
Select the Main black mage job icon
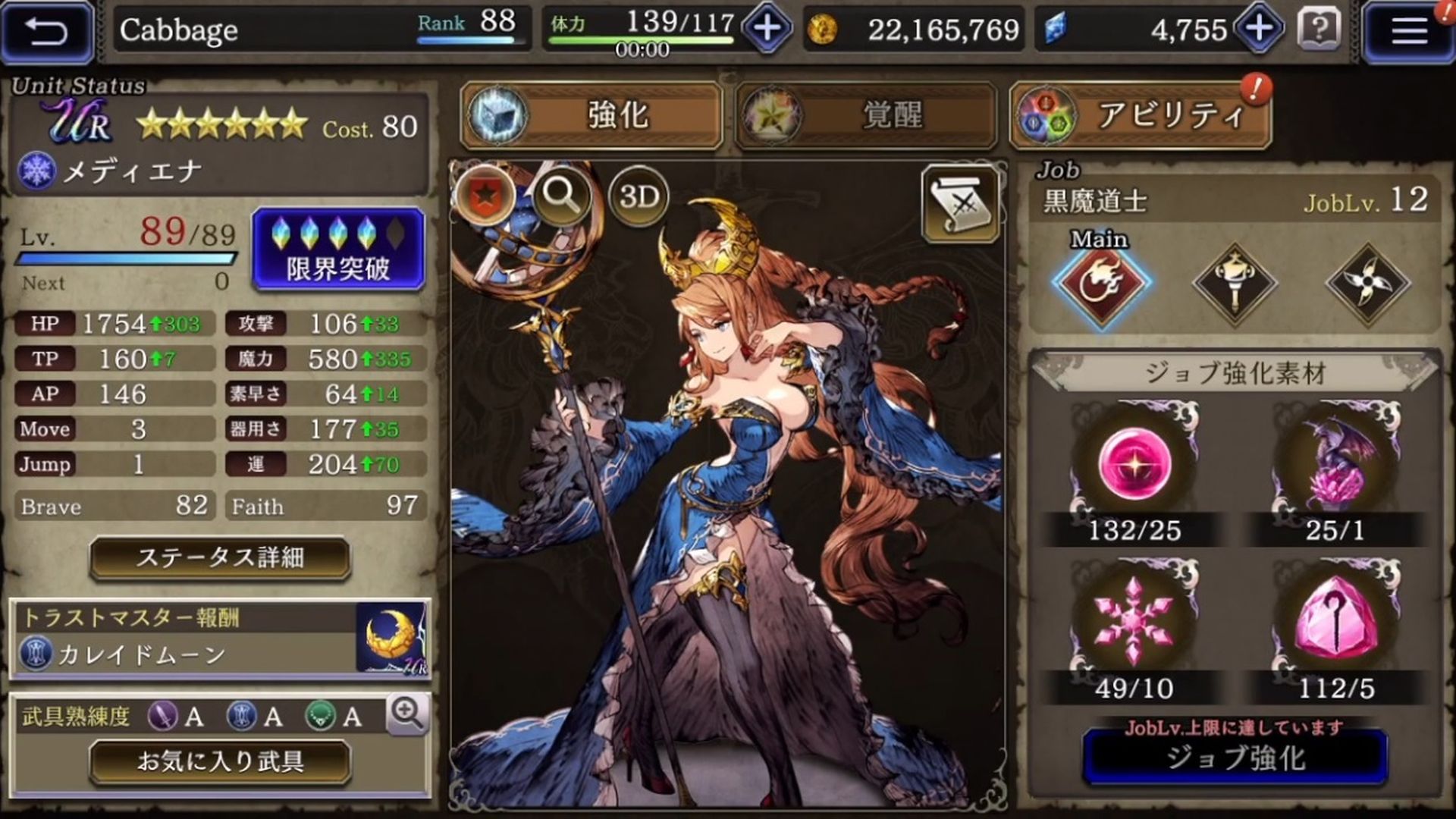[x=1100, y=284]
